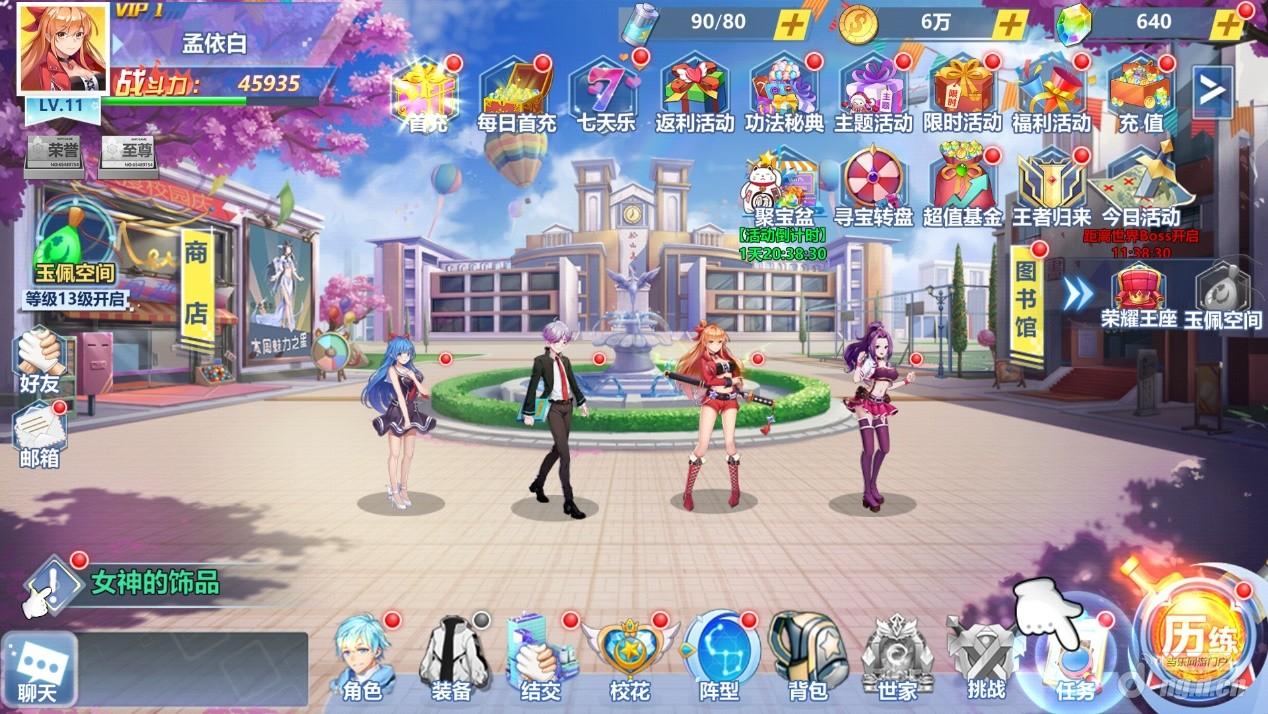
Task: Open the 图书馆 library
Action: [x=1026, y=299]
